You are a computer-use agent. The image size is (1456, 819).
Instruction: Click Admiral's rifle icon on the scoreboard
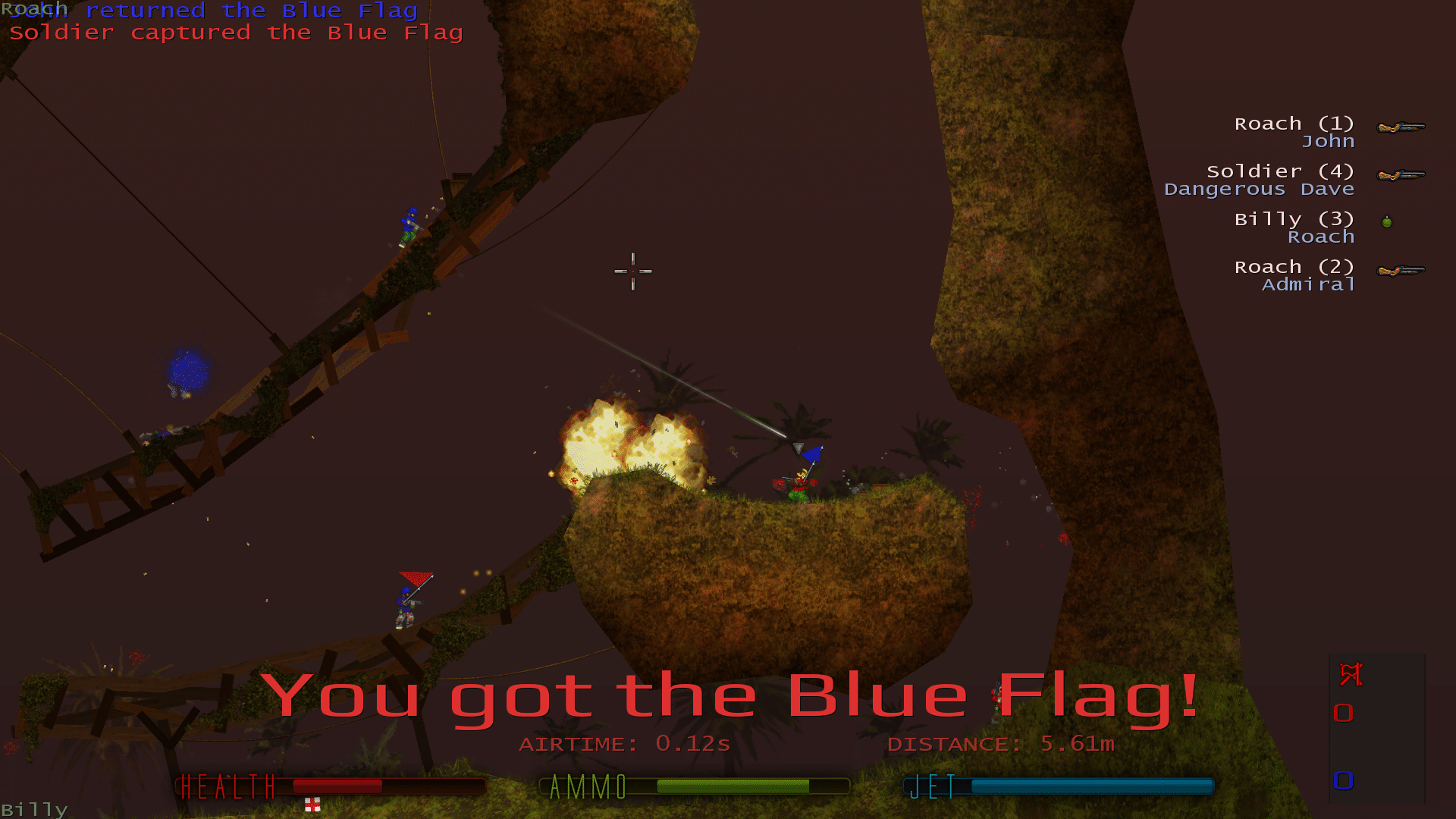pos(1401,271)
